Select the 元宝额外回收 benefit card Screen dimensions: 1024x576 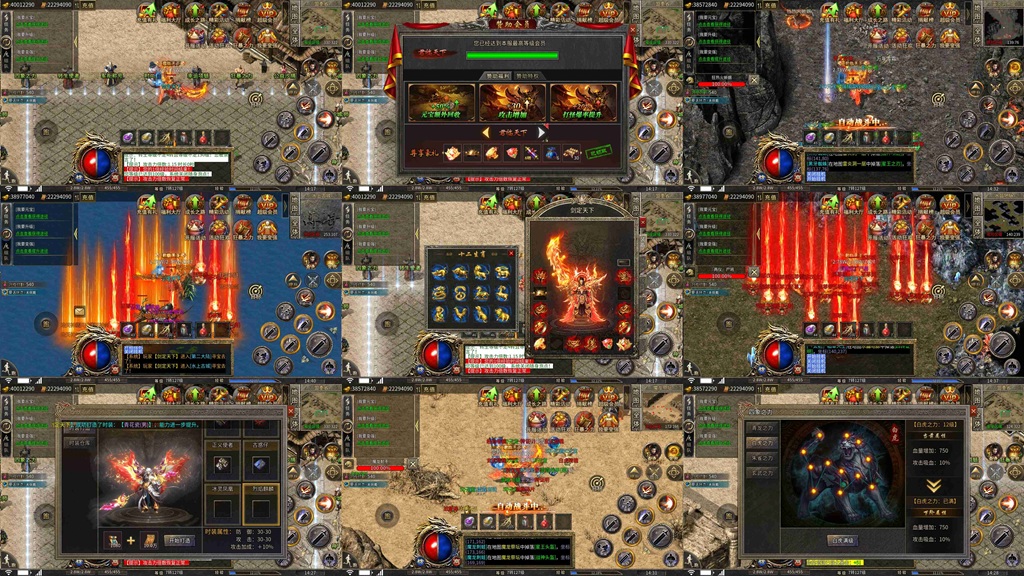[x=442, y=104]
